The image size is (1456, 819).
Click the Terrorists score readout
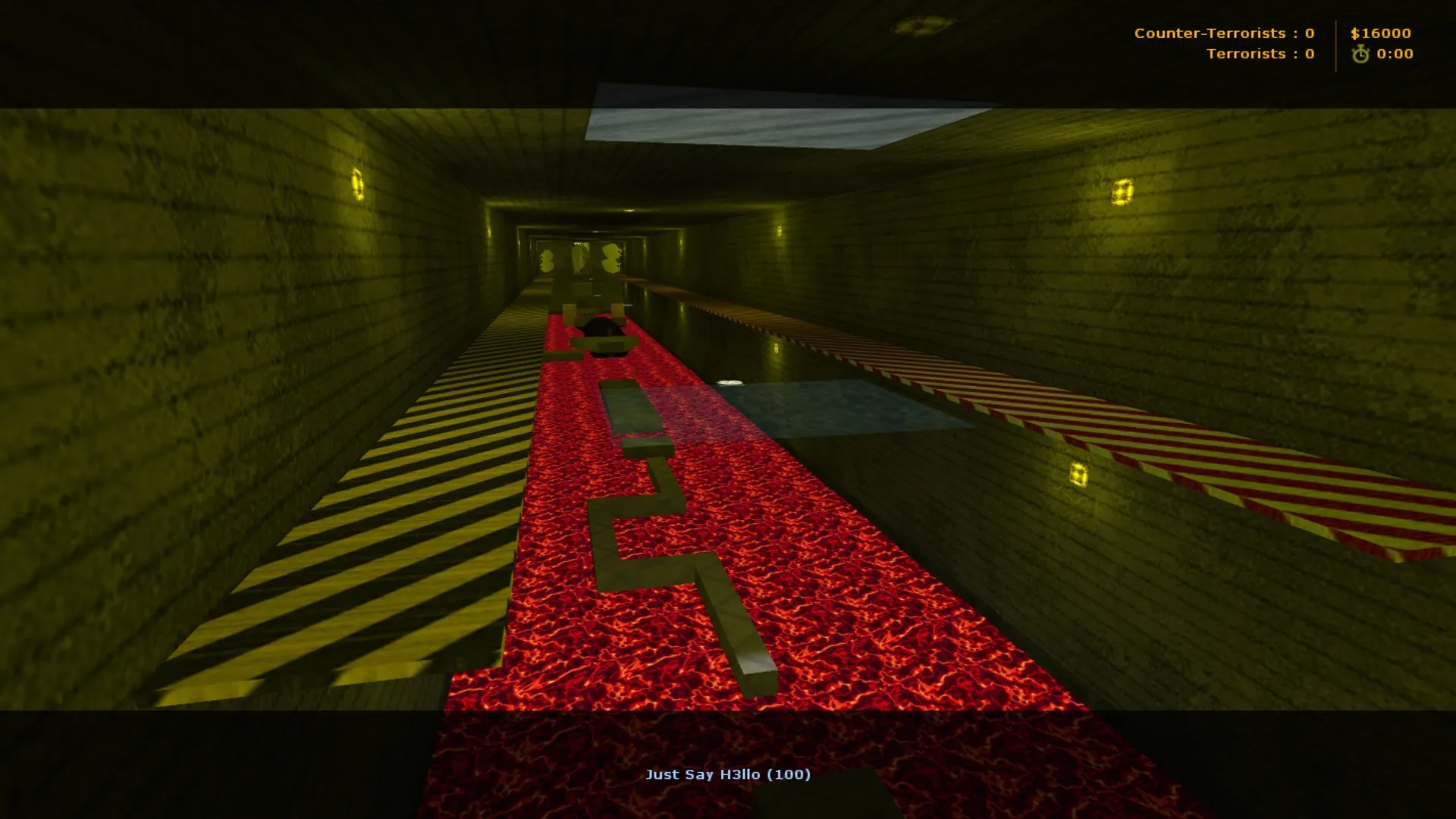click(x=1260, y=54)
